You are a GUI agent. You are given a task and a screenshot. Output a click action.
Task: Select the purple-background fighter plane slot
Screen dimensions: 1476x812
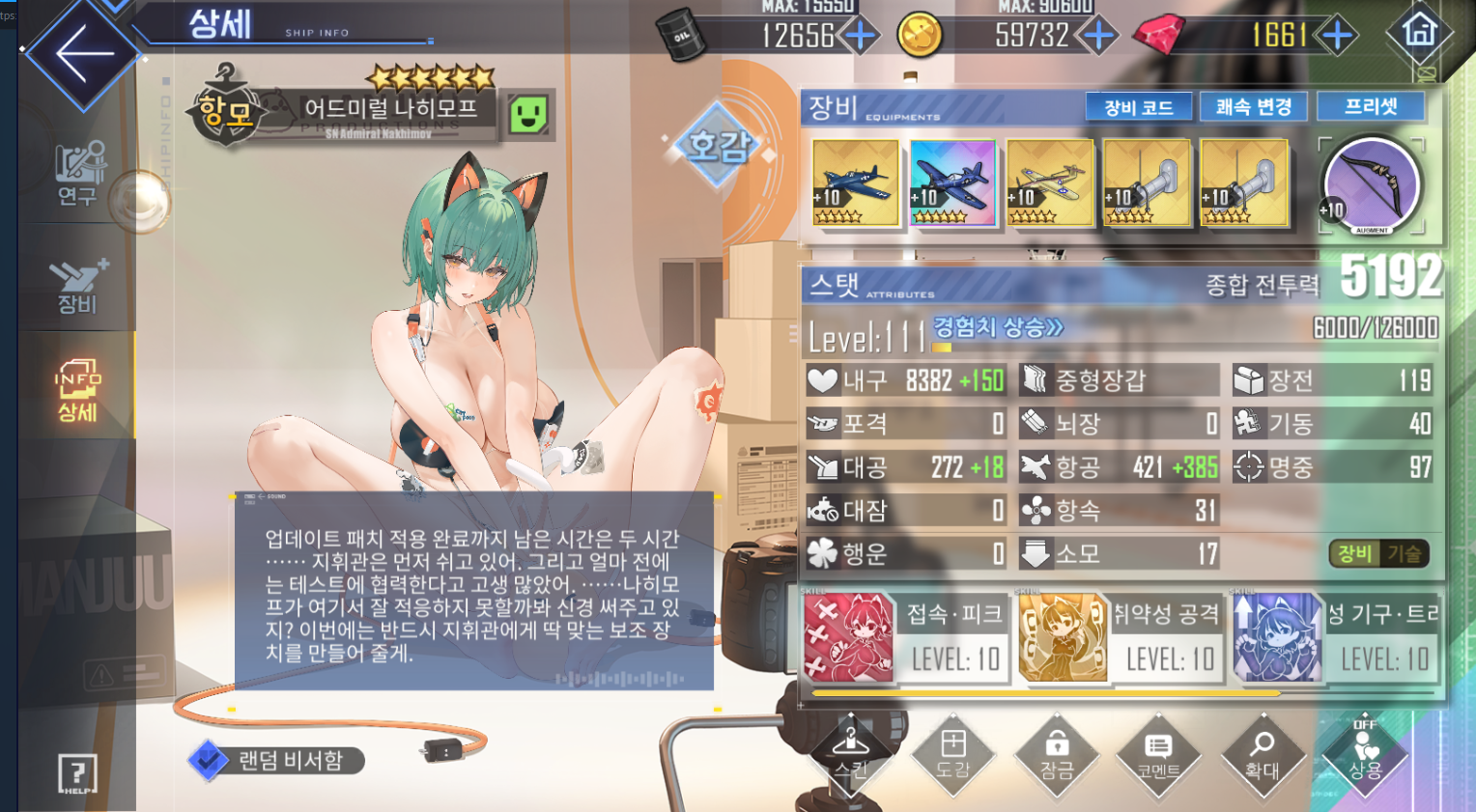click(952, 183)
